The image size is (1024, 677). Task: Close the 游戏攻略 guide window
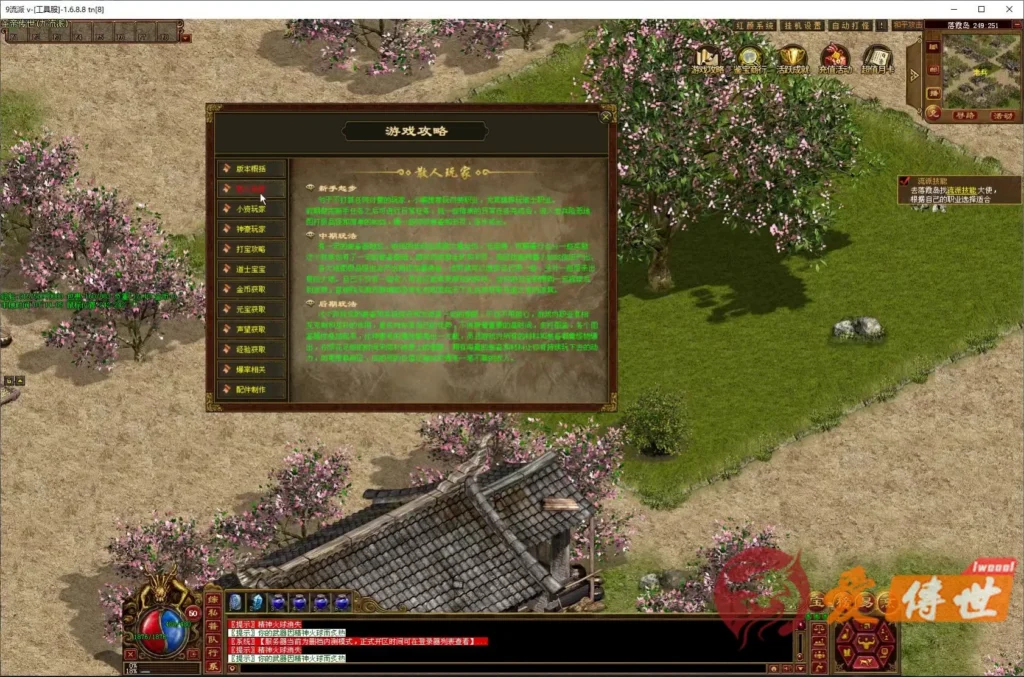605,114
